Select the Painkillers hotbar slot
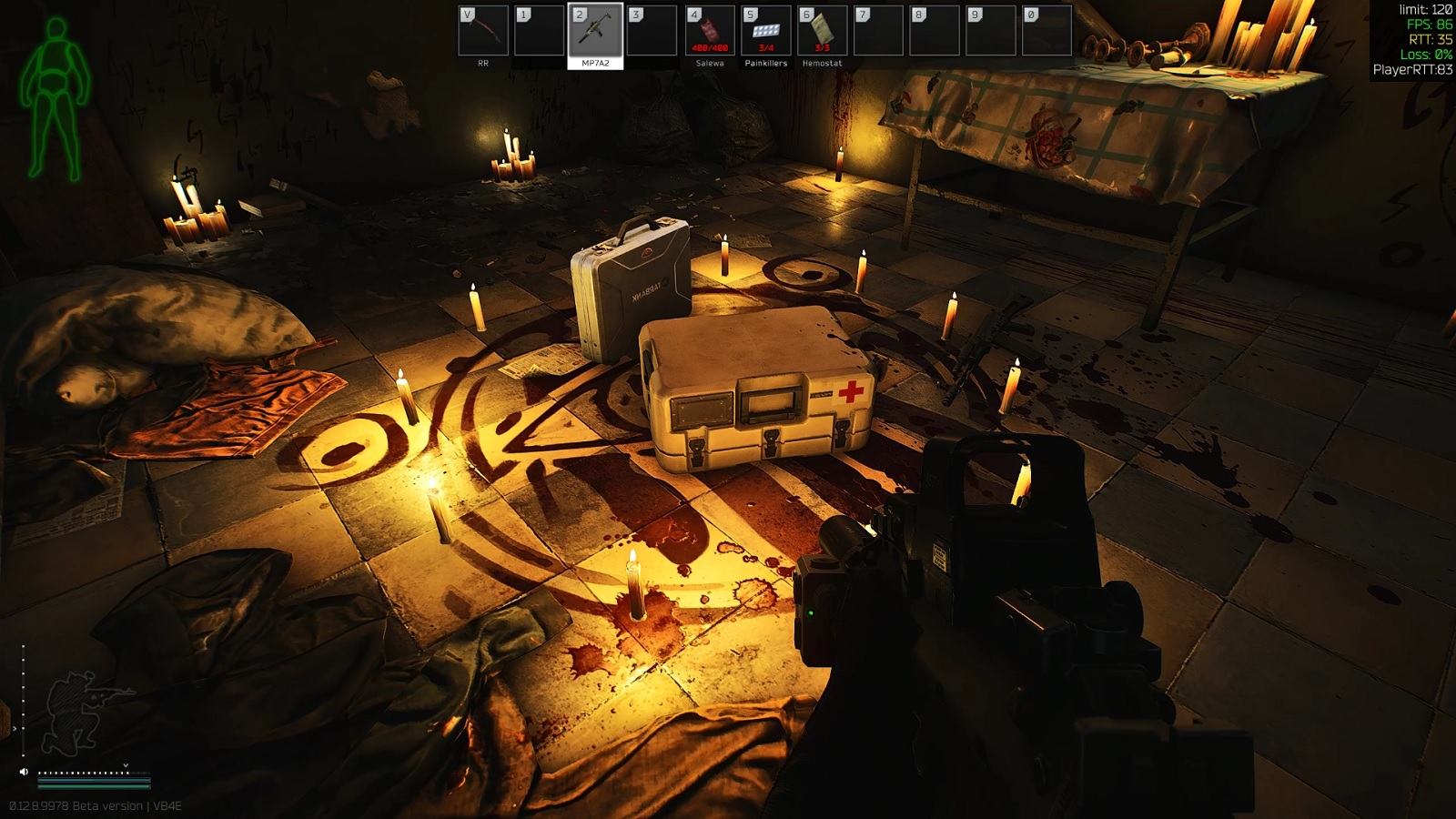Screen dimensions: 1456x819 [766, 31]
